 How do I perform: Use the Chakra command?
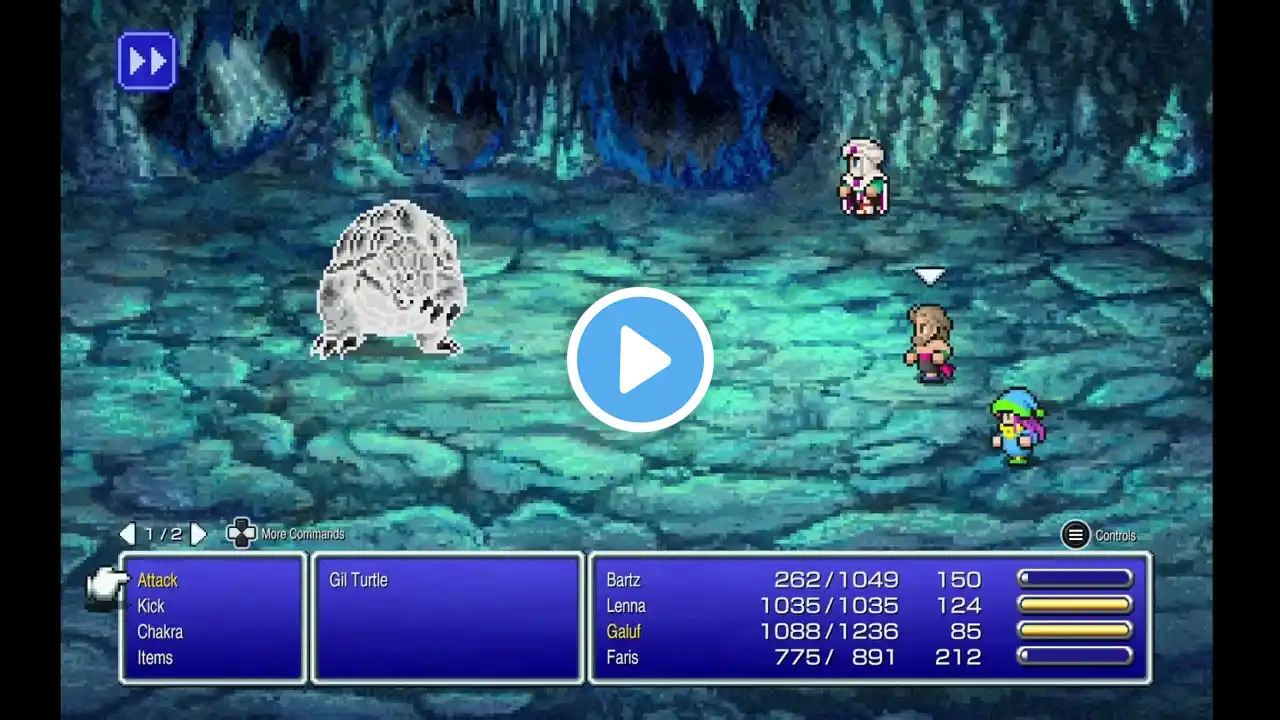click(x=160, y=632)
